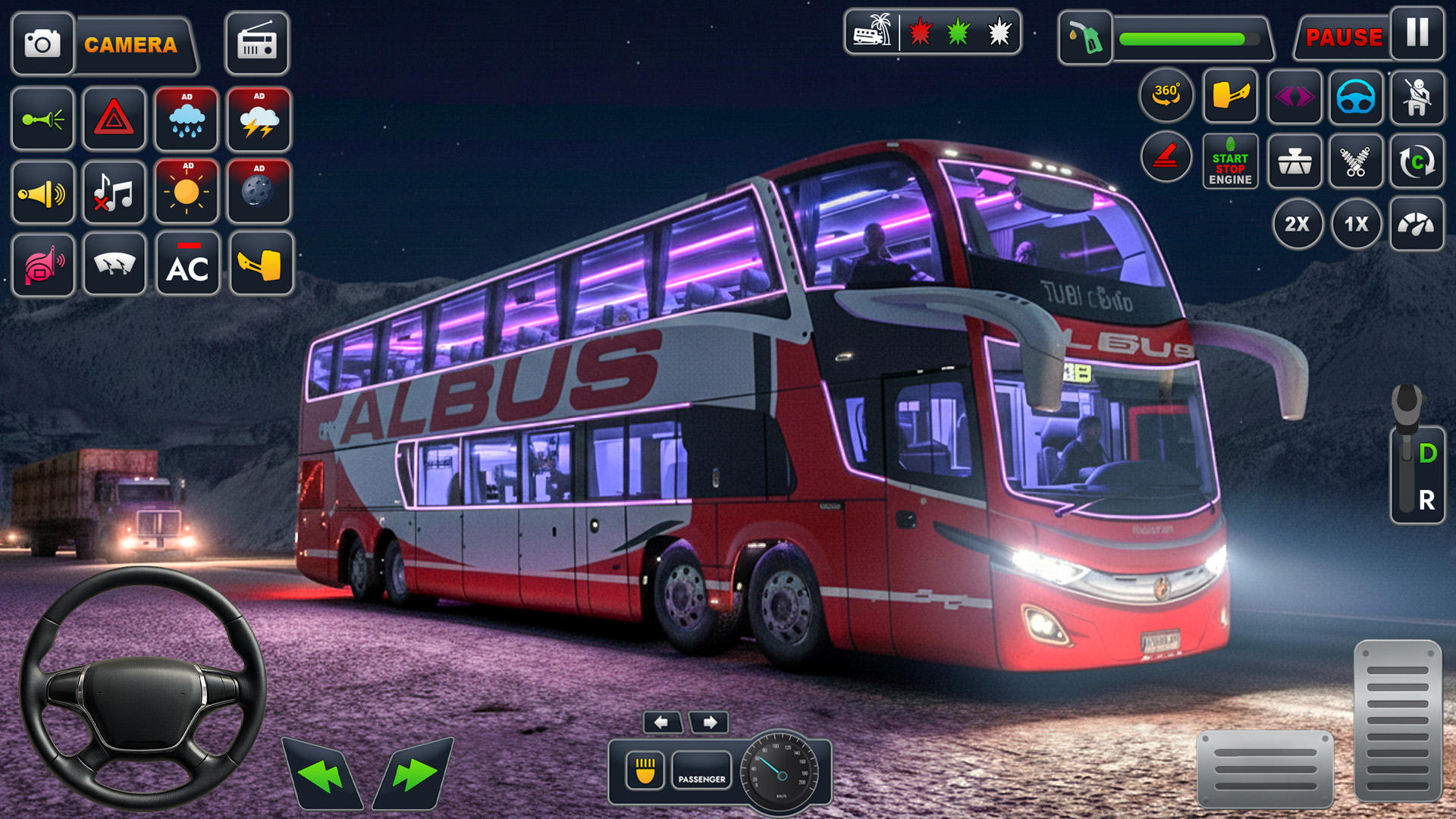
Task: Signal left with the green arrow
Action: click(322, 775)
